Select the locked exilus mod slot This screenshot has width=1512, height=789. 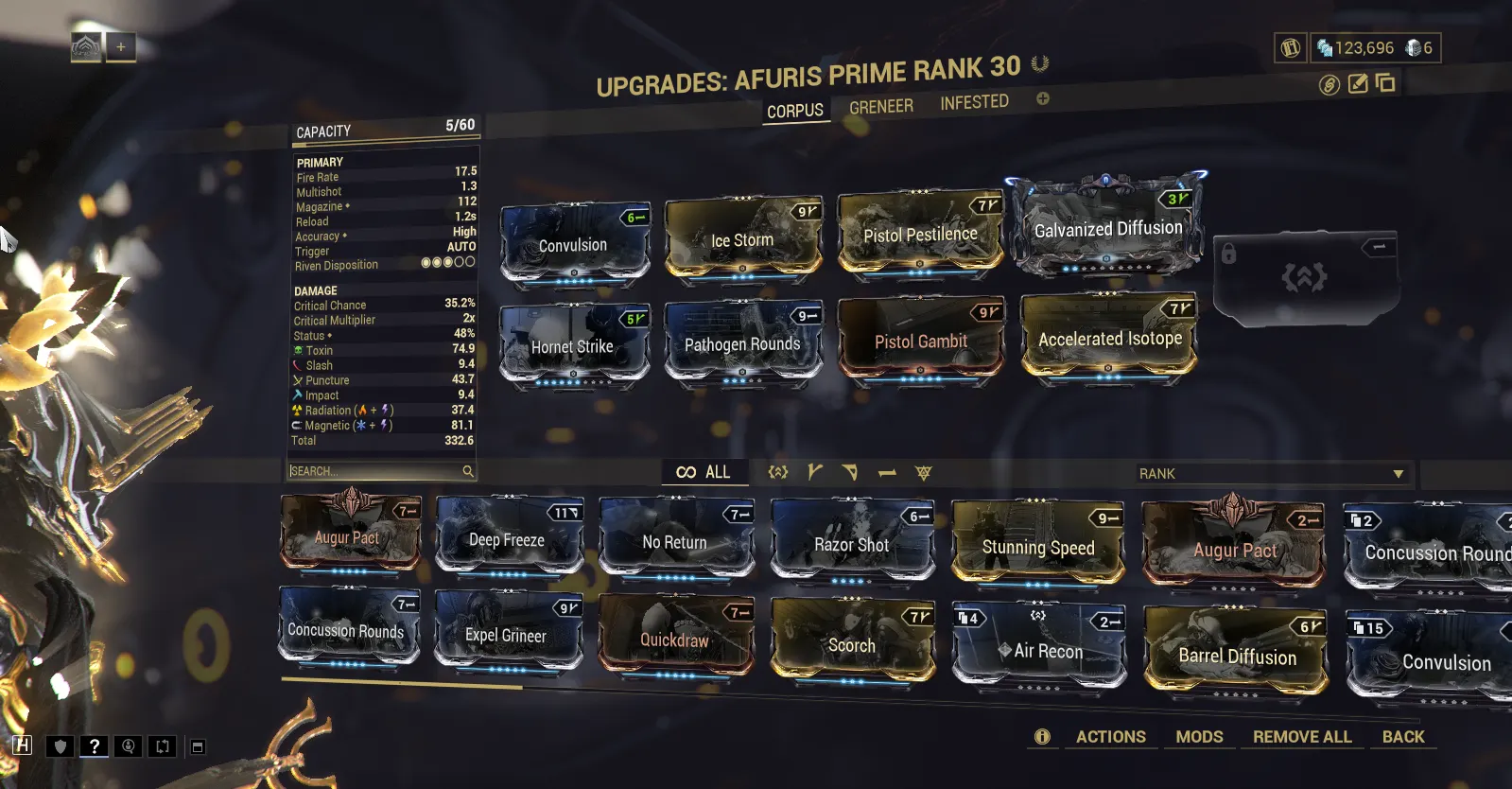coord(1303,276)
